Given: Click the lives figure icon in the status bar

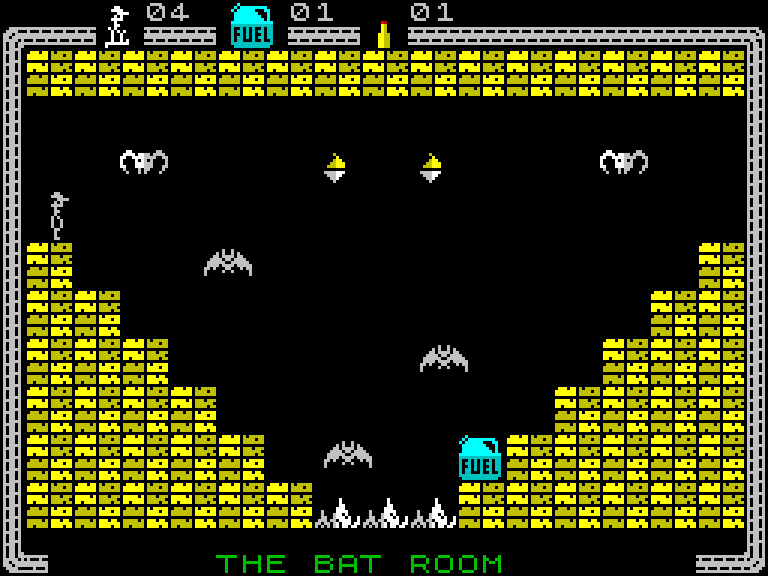Looking at the screenshot, I should (x=118, y=27).
